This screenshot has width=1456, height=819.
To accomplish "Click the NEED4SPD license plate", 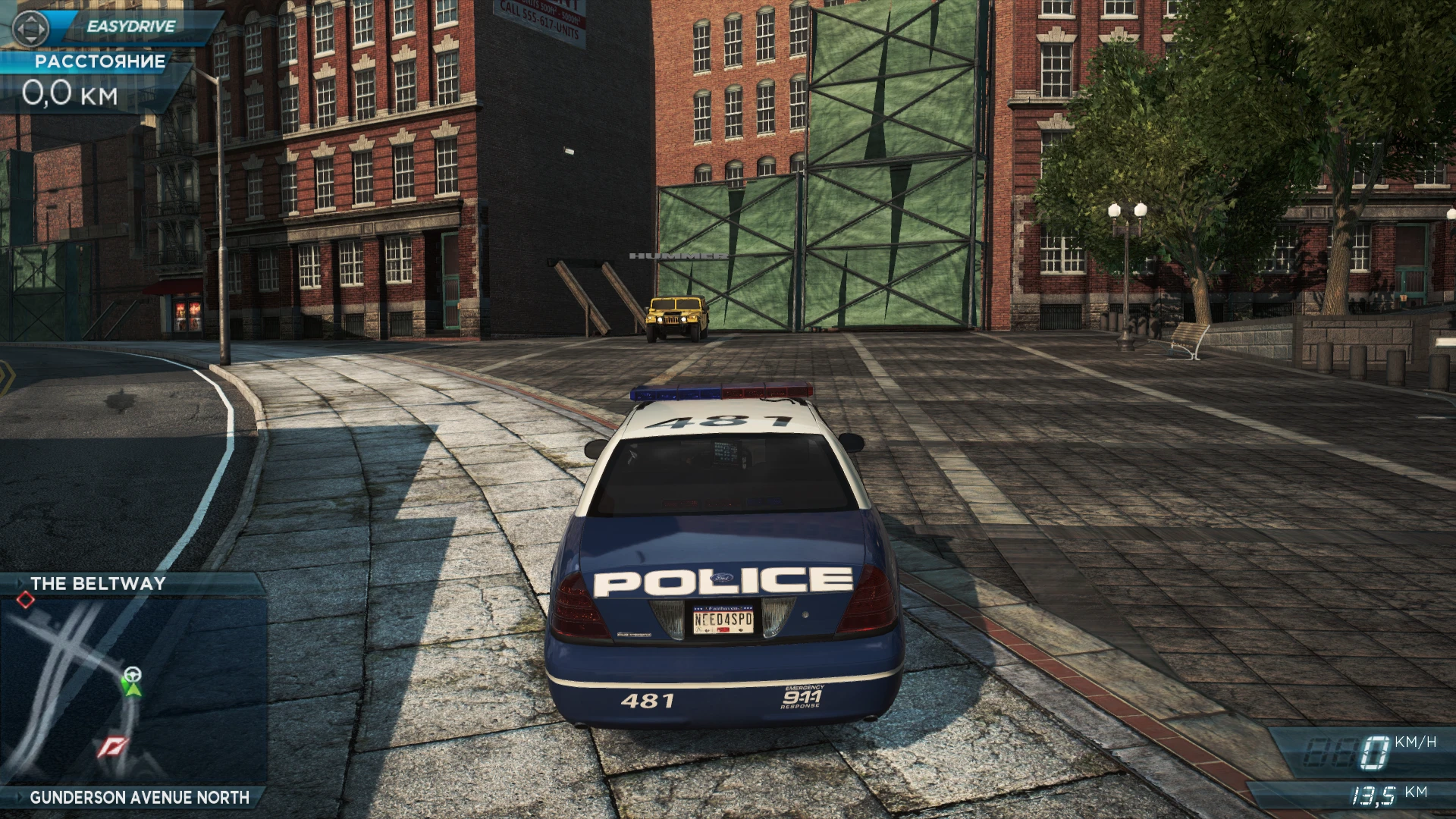I will coord(722,620).
